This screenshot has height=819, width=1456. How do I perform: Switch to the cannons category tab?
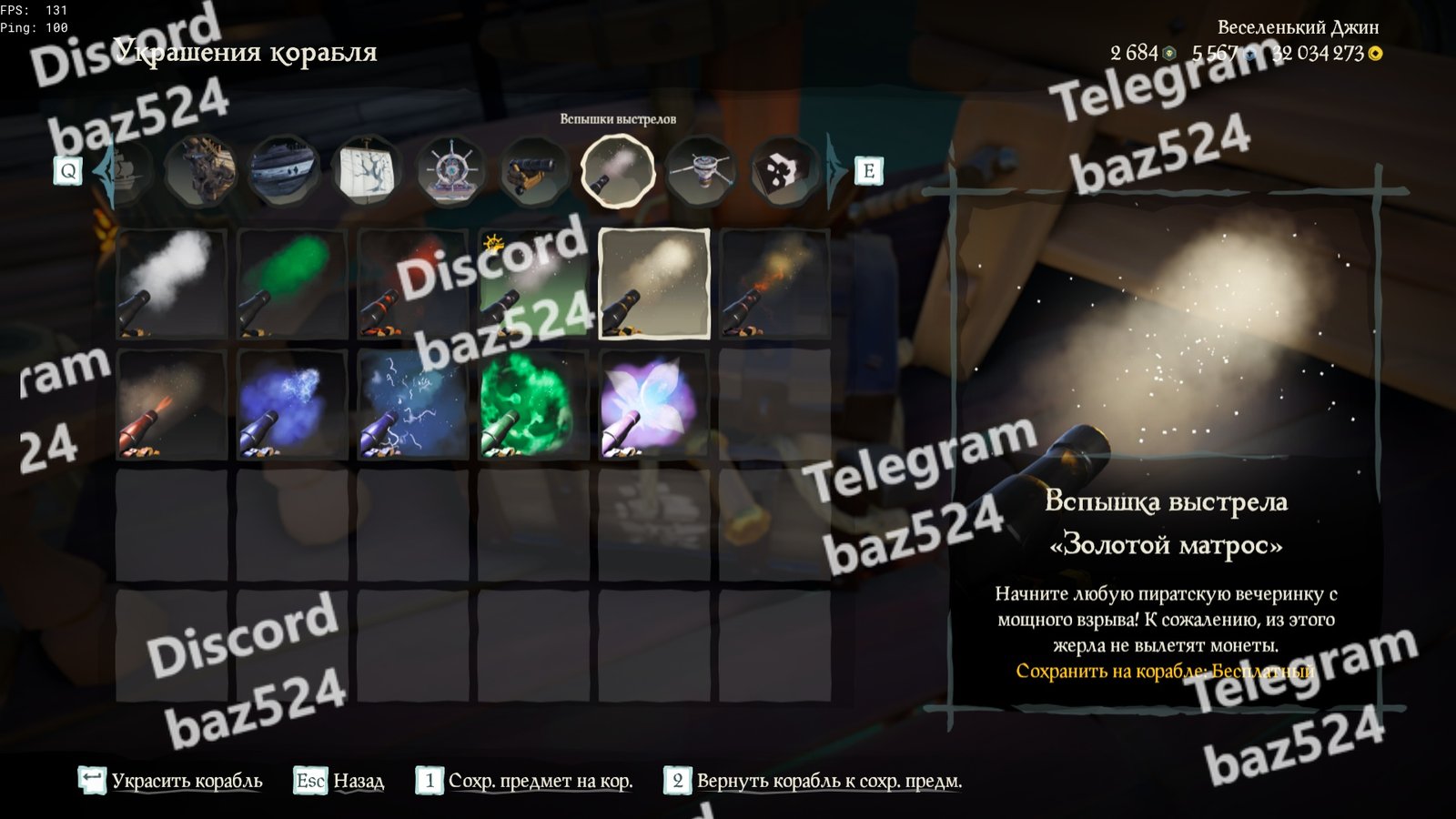click(533, 170)
